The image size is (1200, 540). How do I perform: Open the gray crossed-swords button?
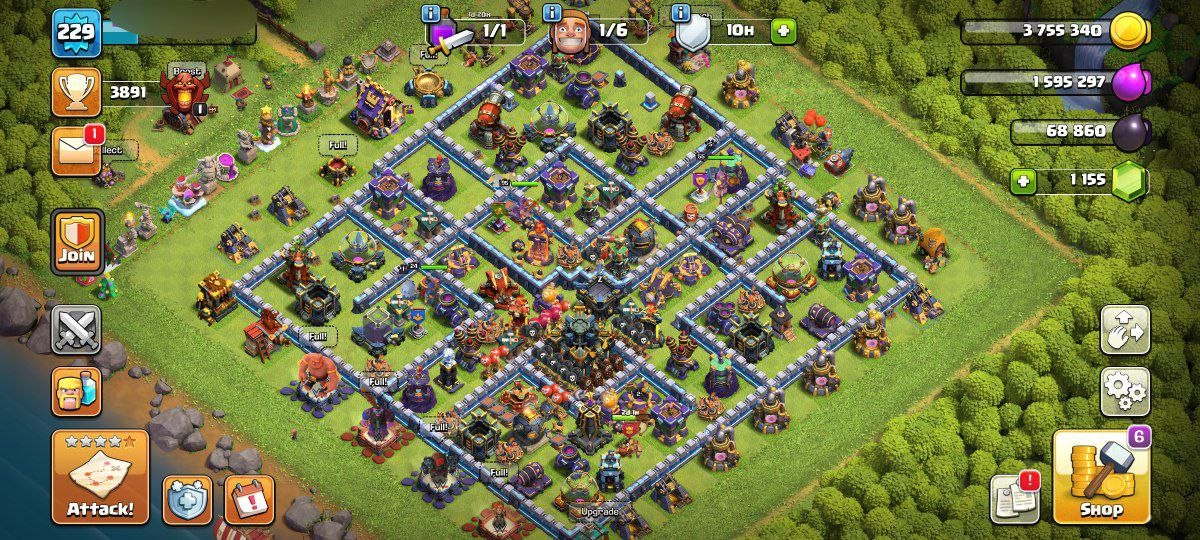click(77, 330)
